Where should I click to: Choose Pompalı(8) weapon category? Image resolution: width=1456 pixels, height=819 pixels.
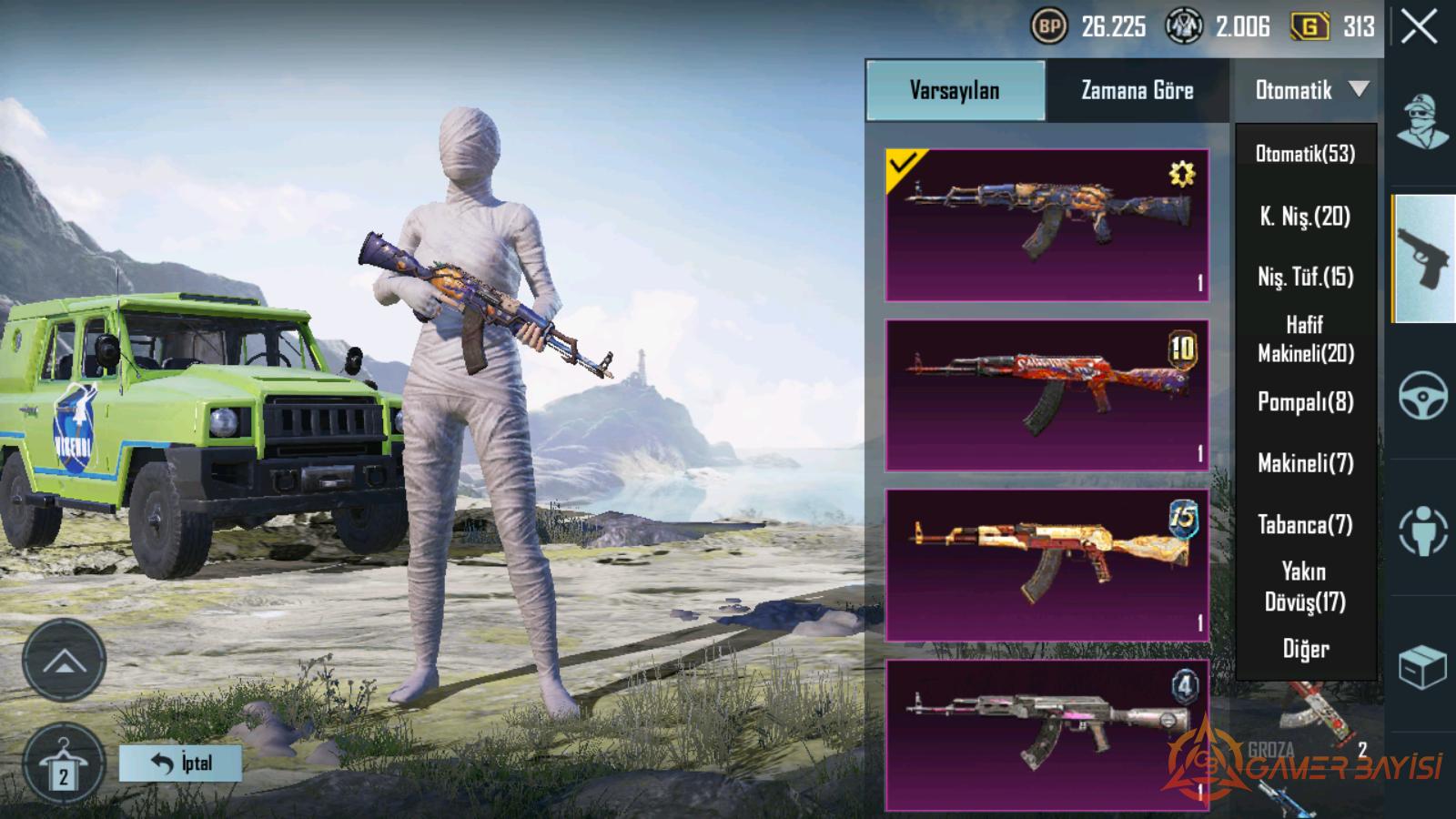[x=1305, y=402]
